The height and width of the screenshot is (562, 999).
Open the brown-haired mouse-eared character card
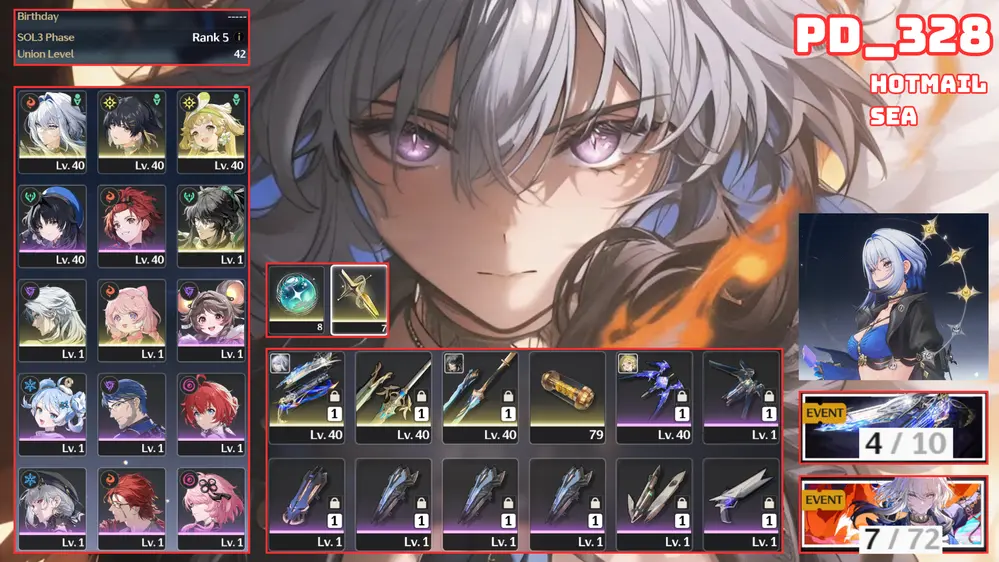tap(212, 319)
